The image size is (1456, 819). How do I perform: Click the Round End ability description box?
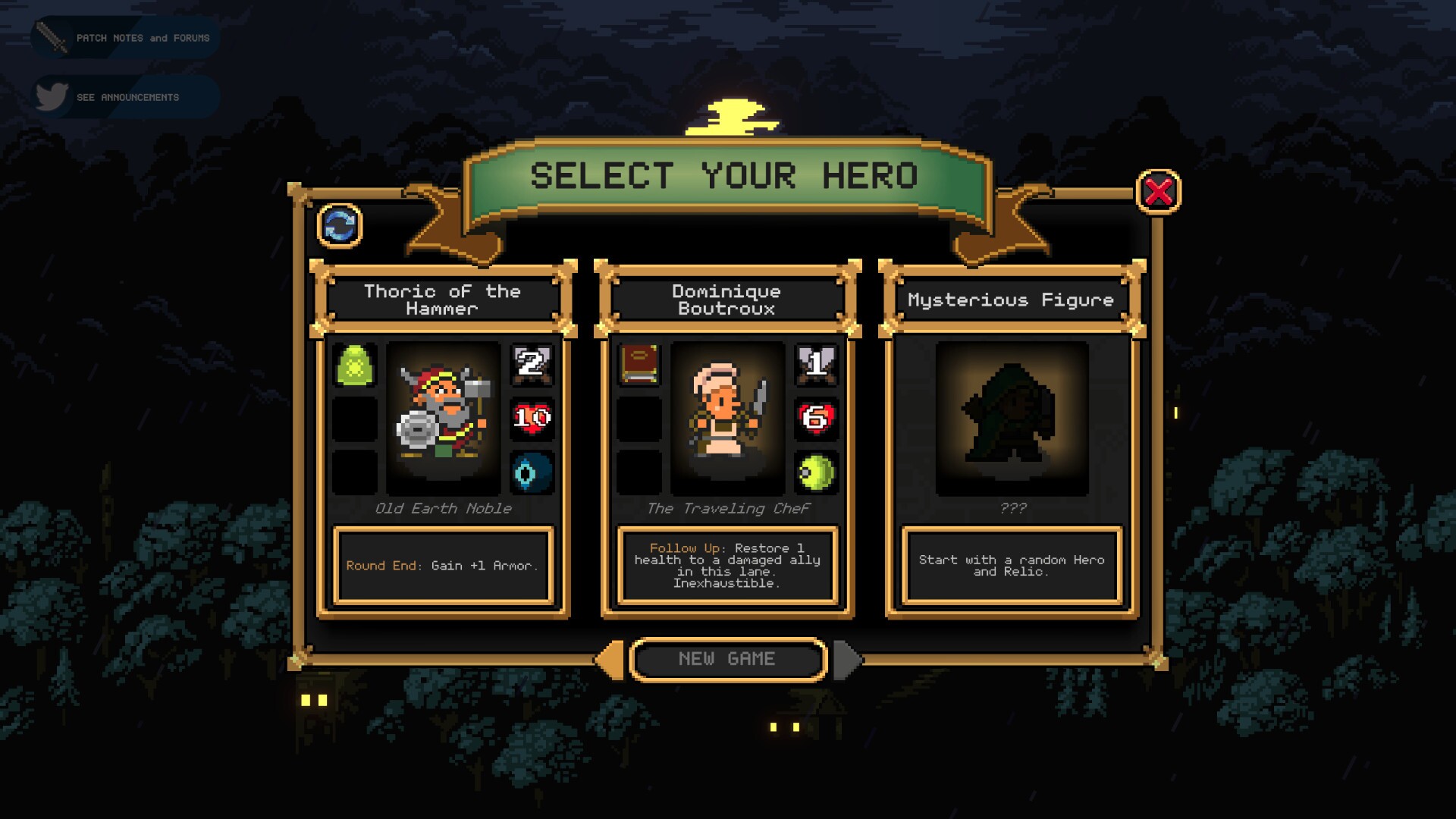444,566
